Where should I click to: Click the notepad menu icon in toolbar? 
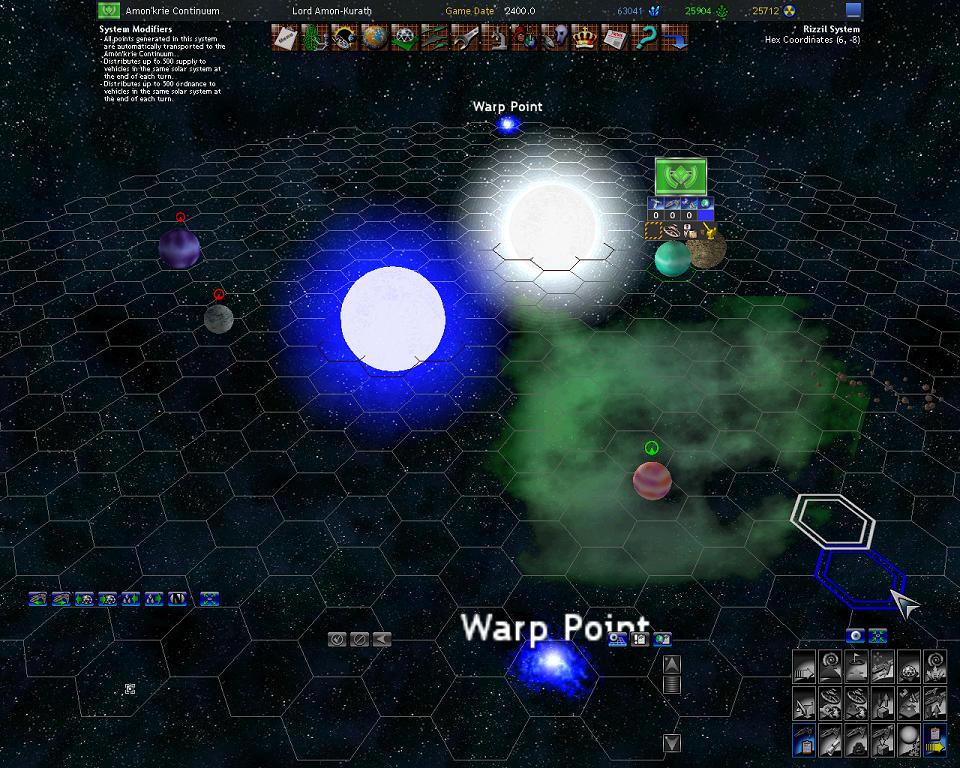coord(285,38)
